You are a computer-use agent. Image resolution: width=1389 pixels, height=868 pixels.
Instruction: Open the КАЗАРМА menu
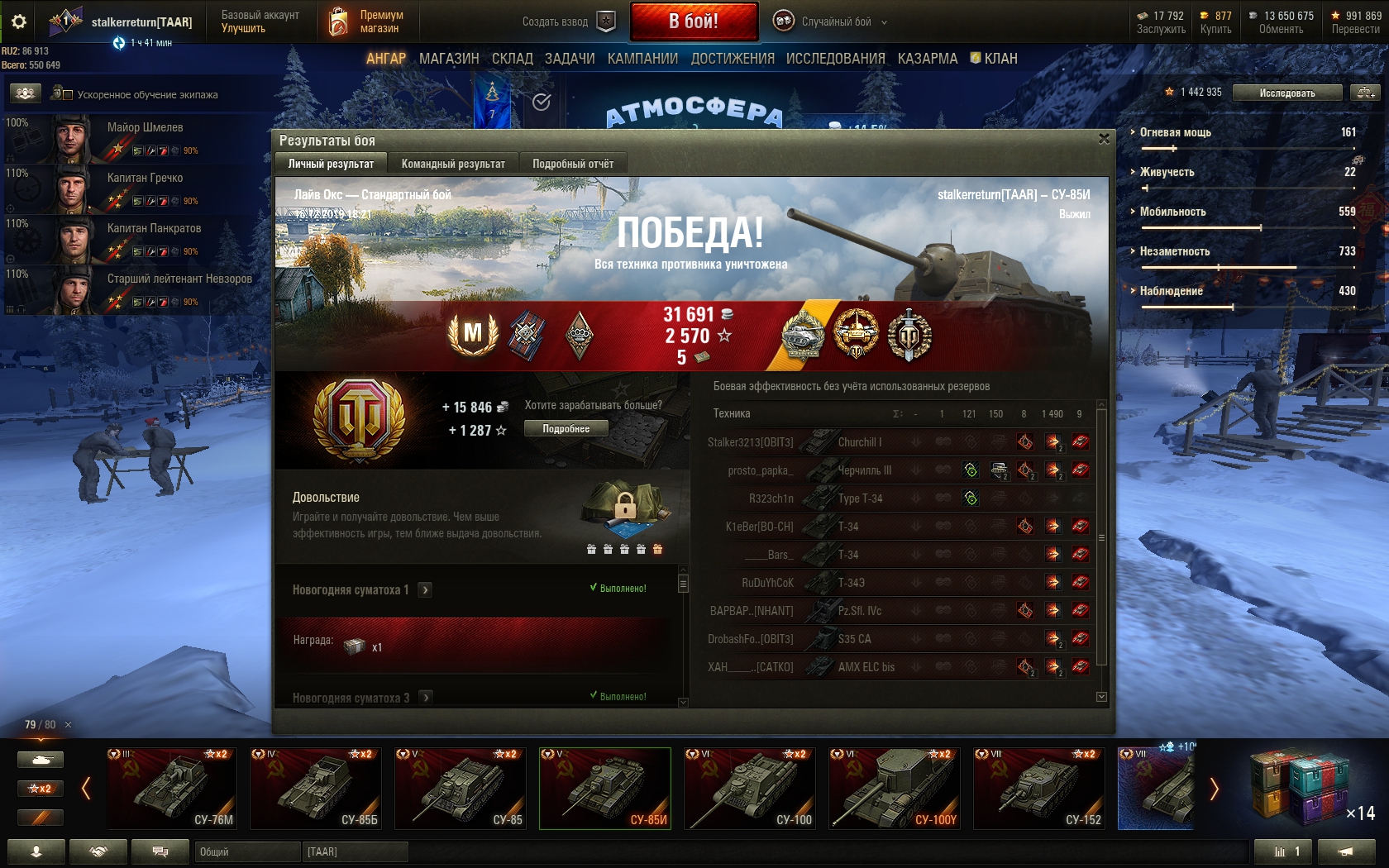(x=928, y=59)
